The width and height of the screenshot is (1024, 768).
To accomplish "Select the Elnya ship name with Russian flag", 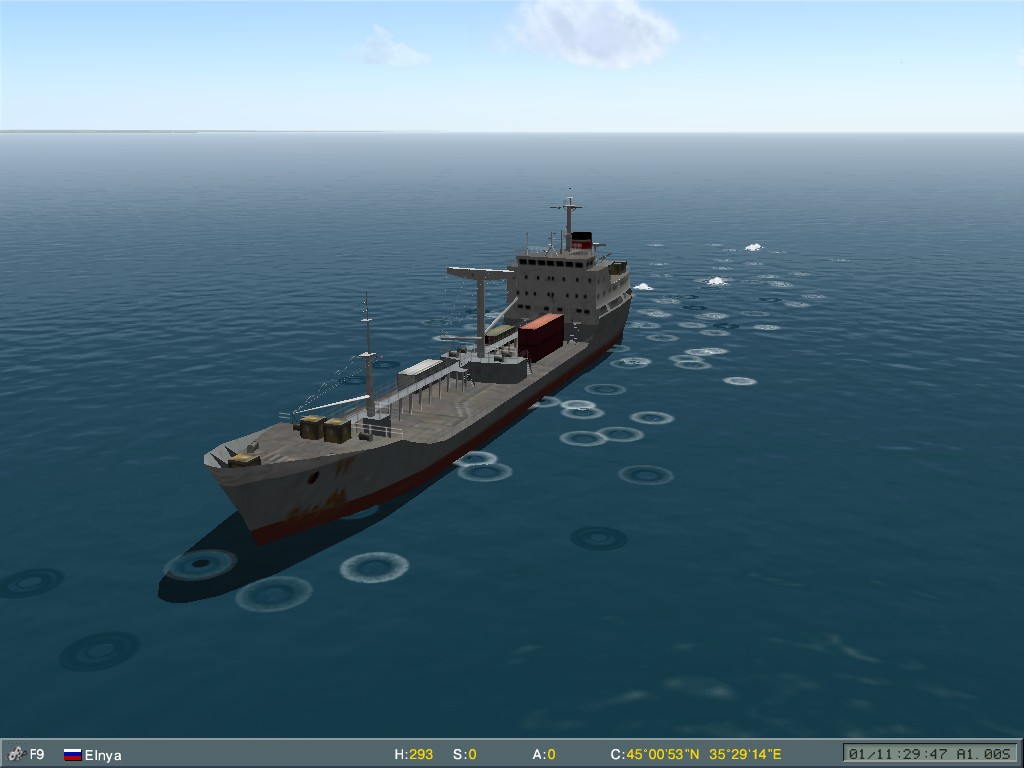I will pyautogui.click(x=102, y=755).
